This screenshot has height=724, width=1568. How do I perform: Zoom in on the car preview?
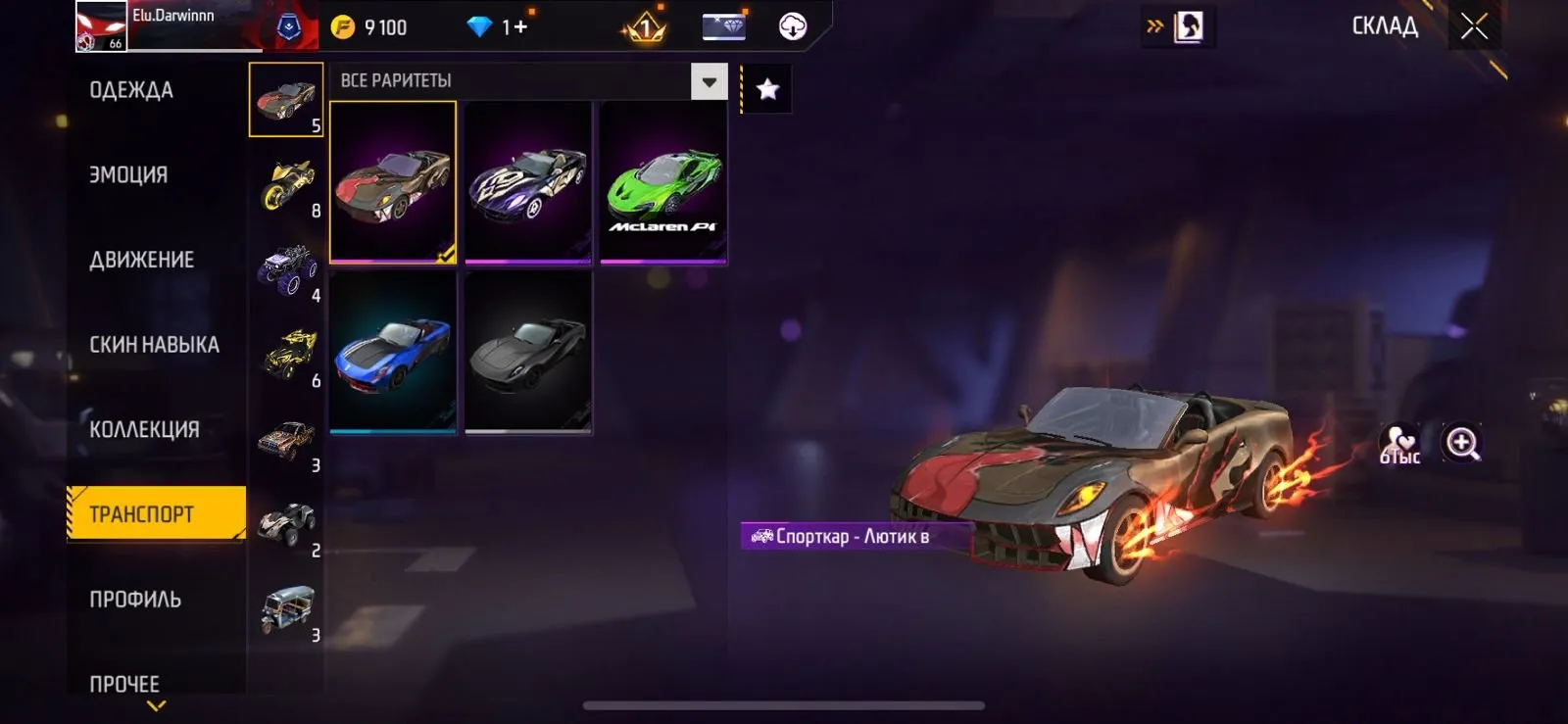pos(1459,443)
